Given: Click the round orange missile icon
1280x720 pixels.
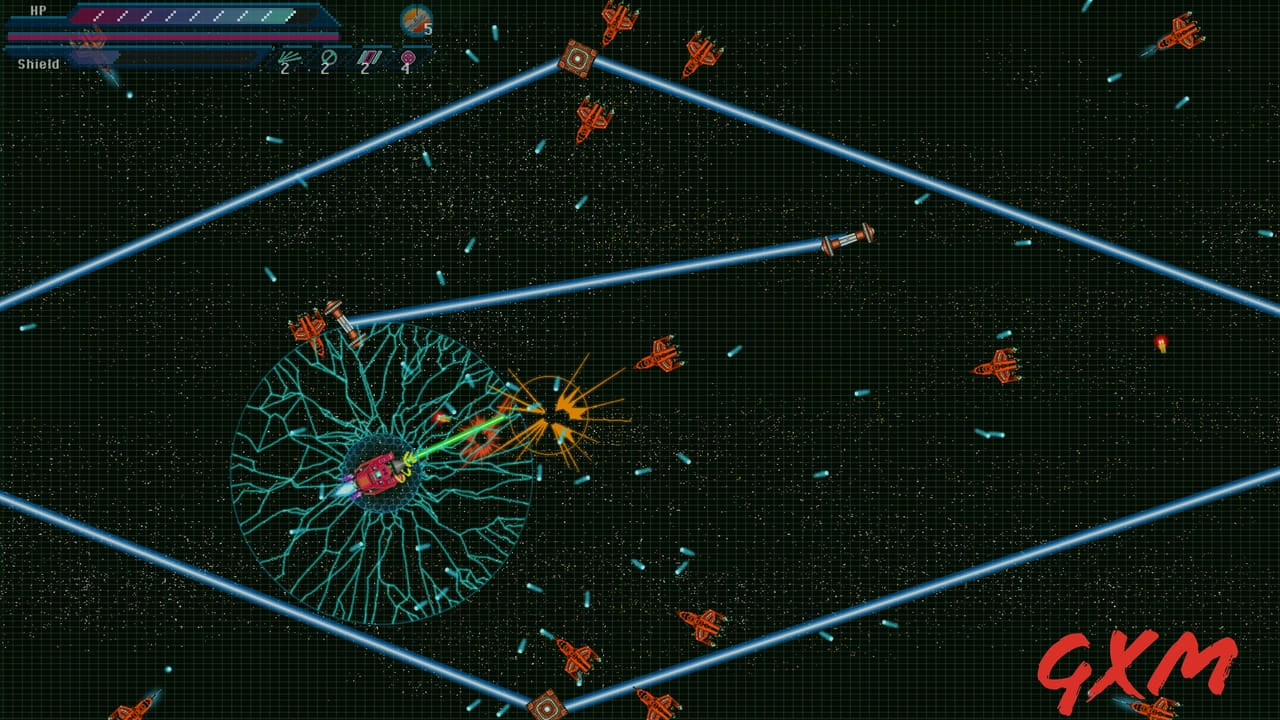Looking at the screenshot, I should pyautogui.click(x=415, y=19).
